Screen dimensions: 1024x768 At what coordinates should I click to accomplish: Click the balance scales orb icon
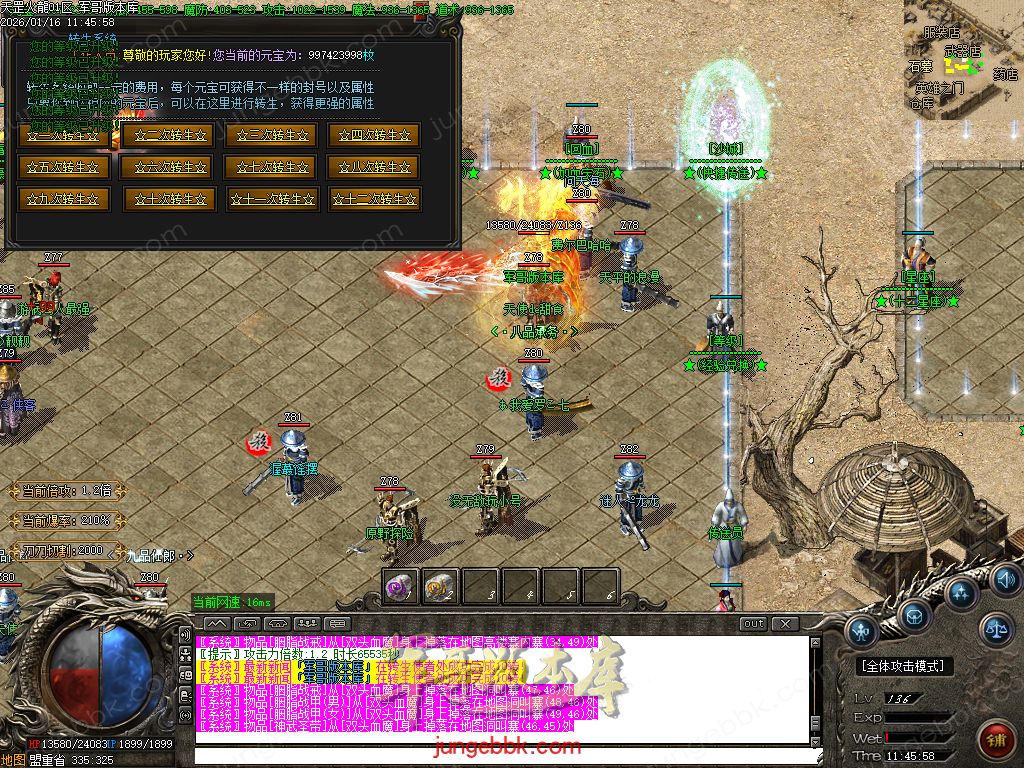[996, 628]
